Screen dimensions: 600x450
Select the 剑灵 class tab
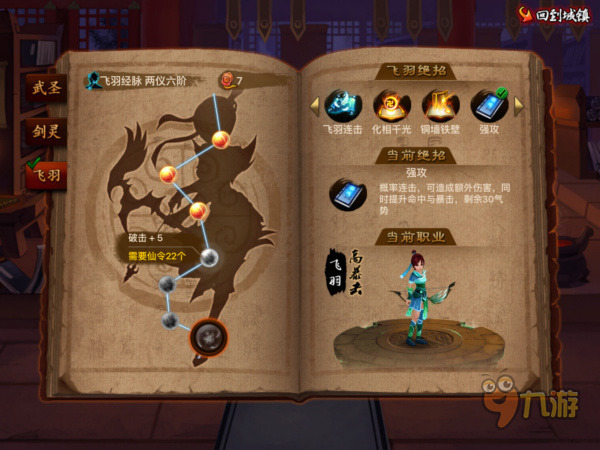46,130
